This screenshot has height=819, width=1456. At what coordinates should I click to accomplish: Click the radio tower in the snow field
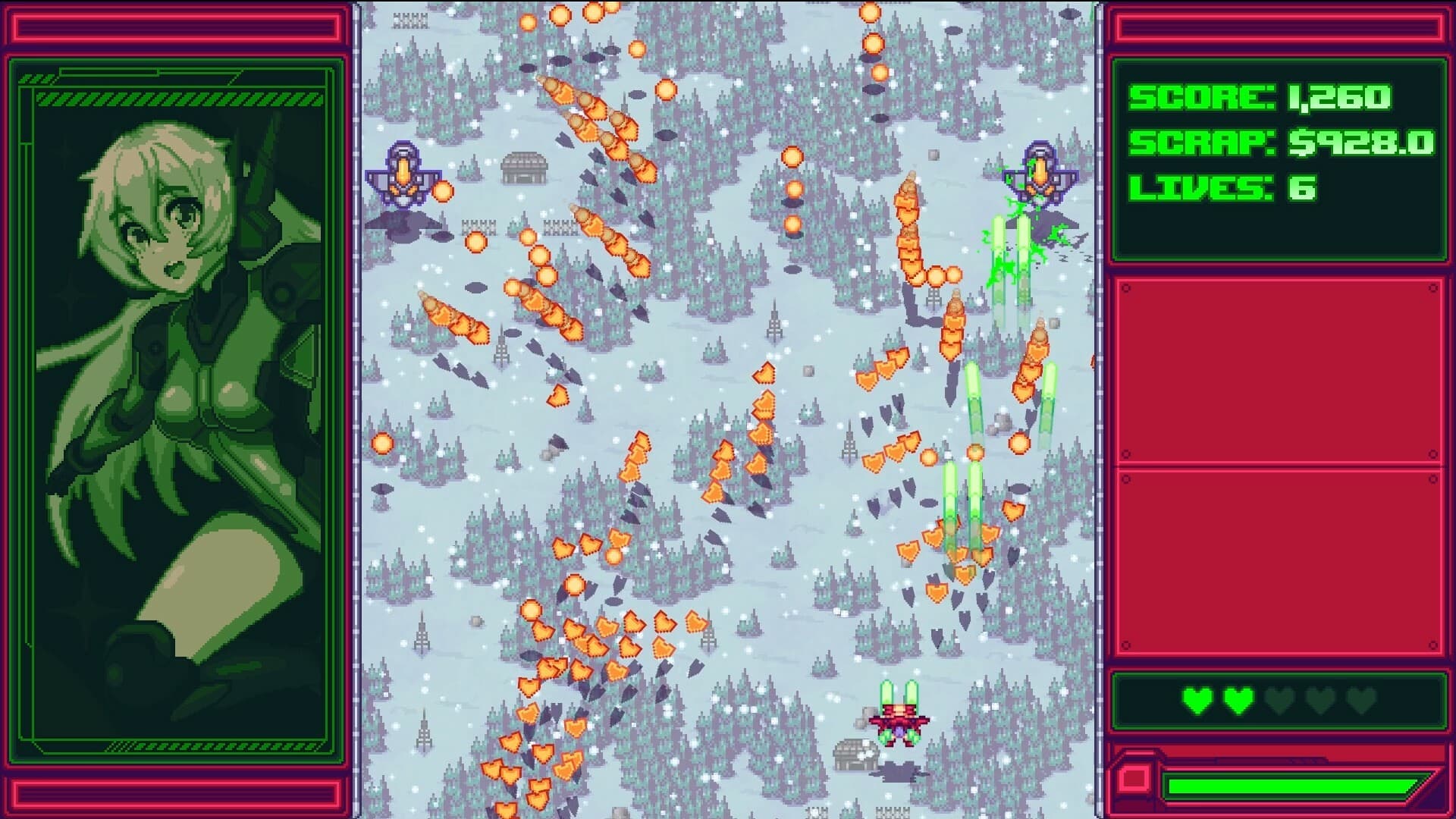pyautogui.click(x=773, y=315)
